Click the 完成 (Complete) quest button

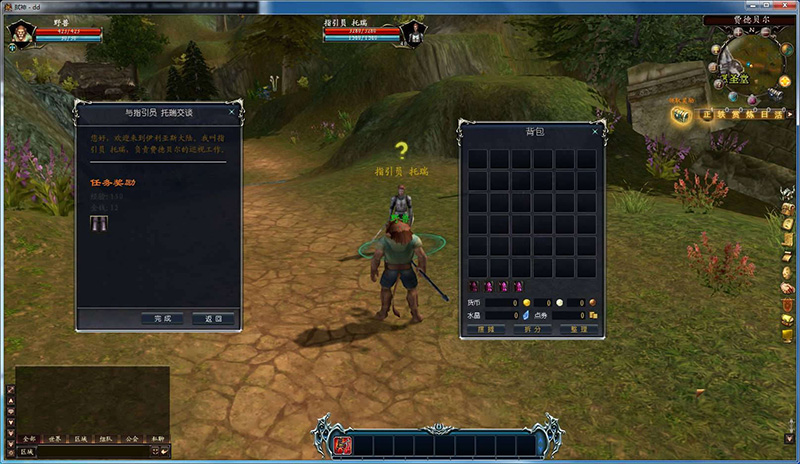pyautogui.click(x=162, y=319)
